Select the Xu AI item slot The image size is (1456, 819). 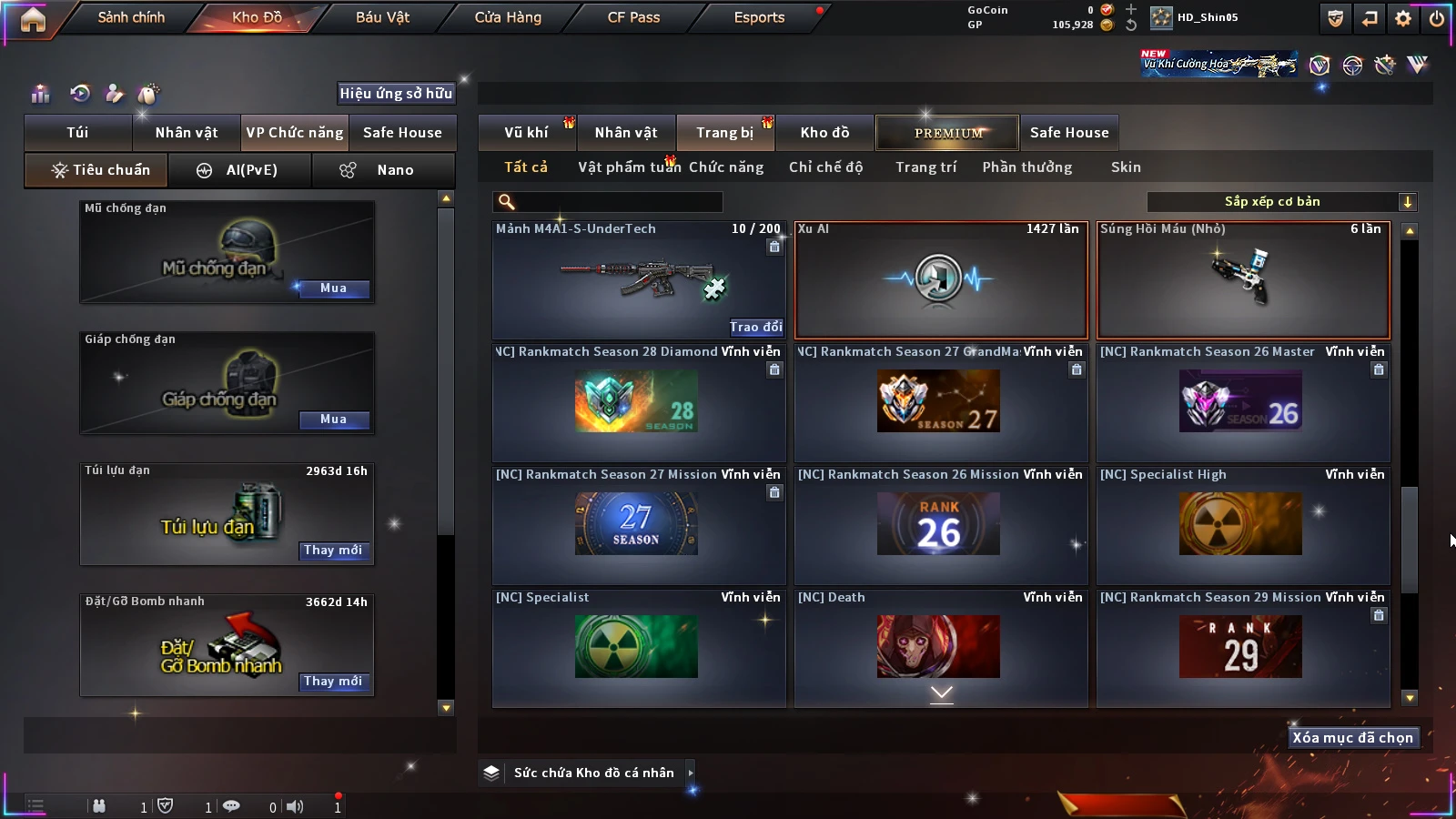click(x=941, y=280)
